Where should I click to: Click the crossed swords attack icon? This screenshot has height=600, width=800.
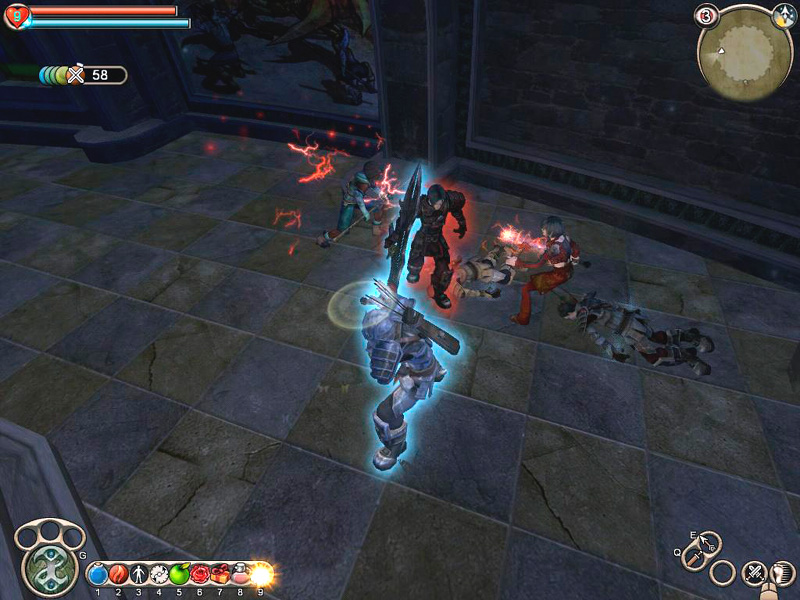(x=753, y=573)
